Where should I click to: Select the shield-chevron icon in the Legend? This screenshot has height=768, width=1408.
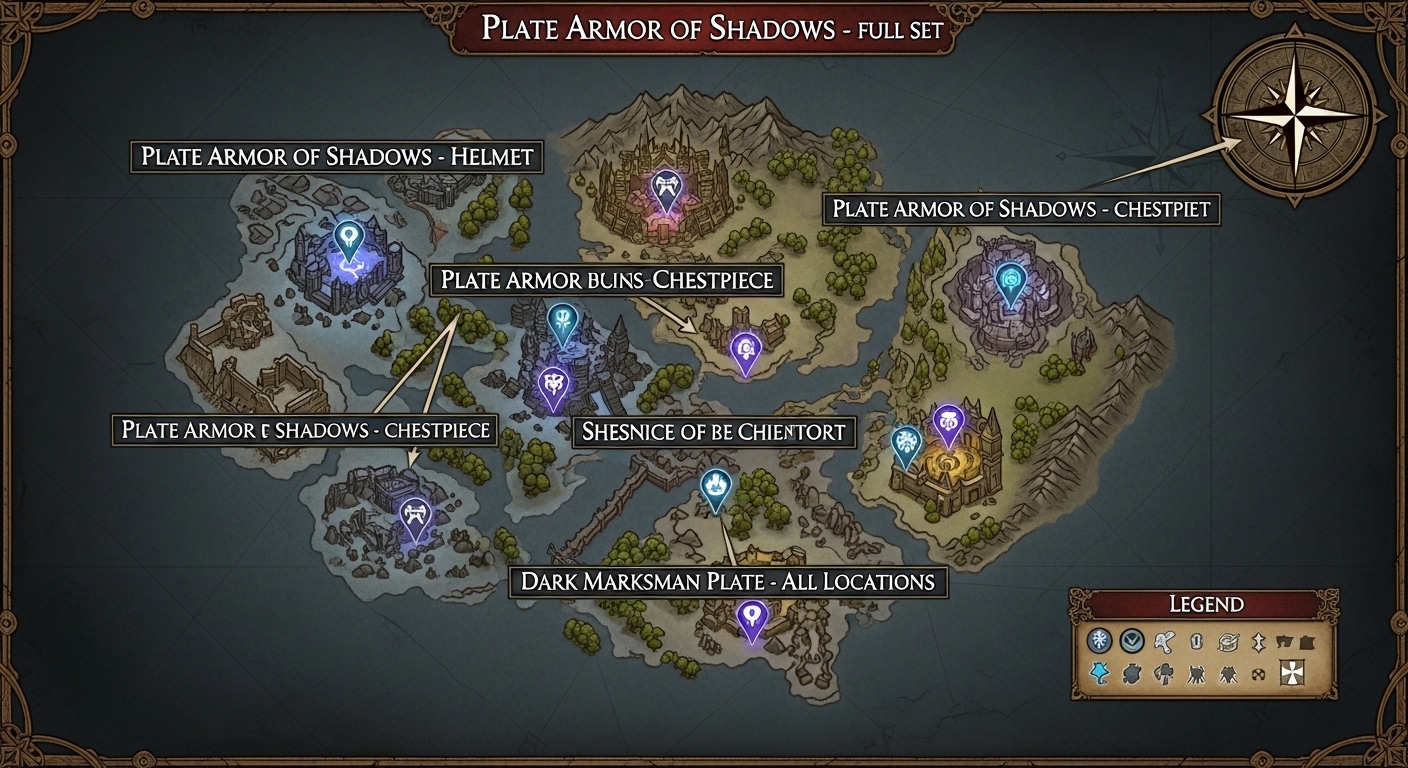[x=1130, y=640]
